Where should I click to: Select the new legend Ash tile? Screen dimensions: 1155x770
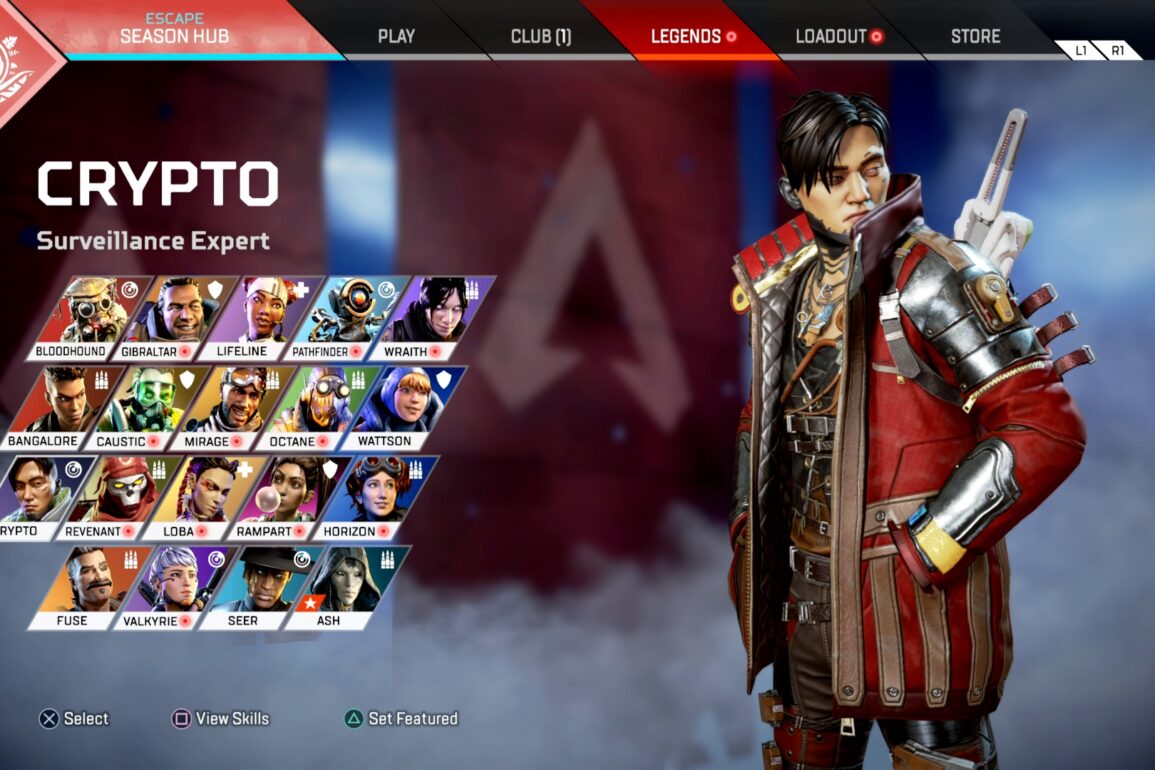[345, 587]
